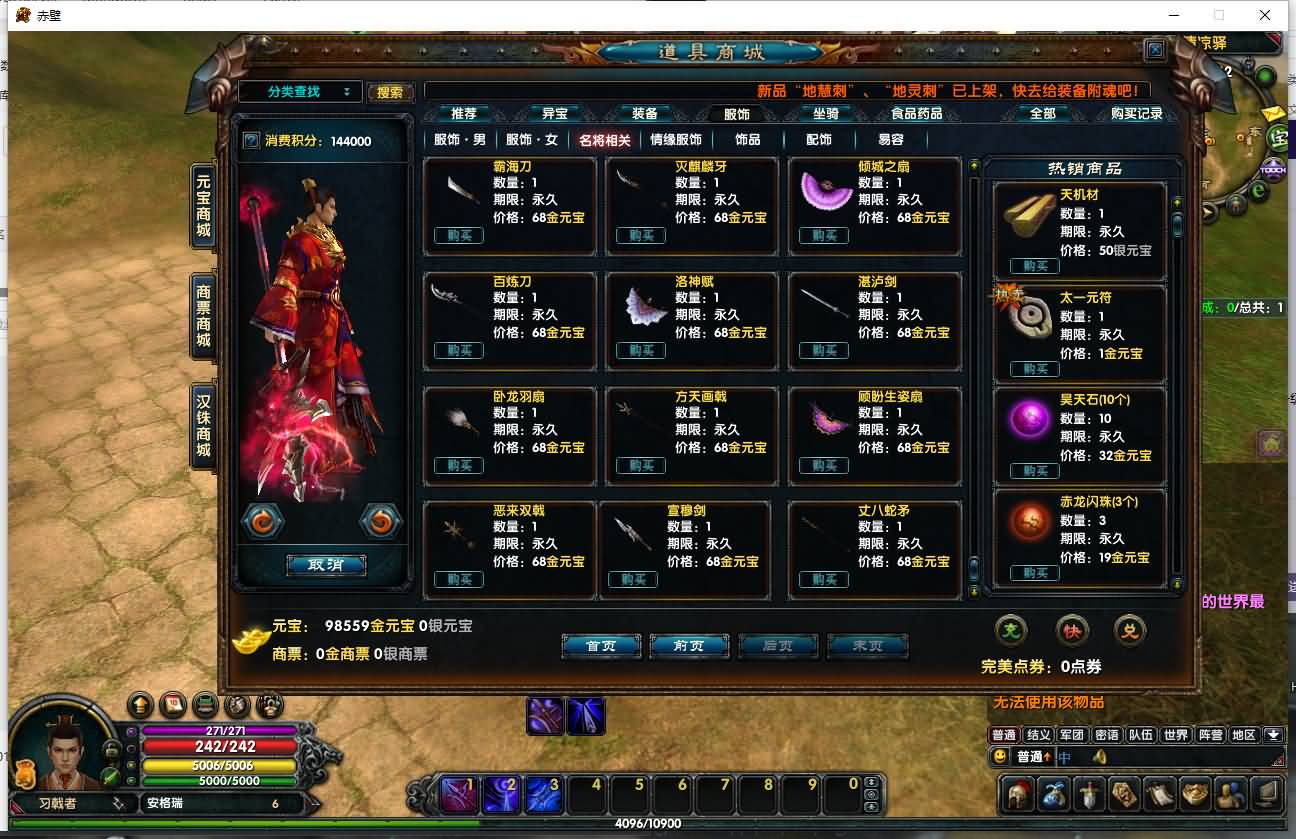Buy the 方天画戟 weapon
Viewport: 1296px width, 839px height.
click(x=641, y=466)
